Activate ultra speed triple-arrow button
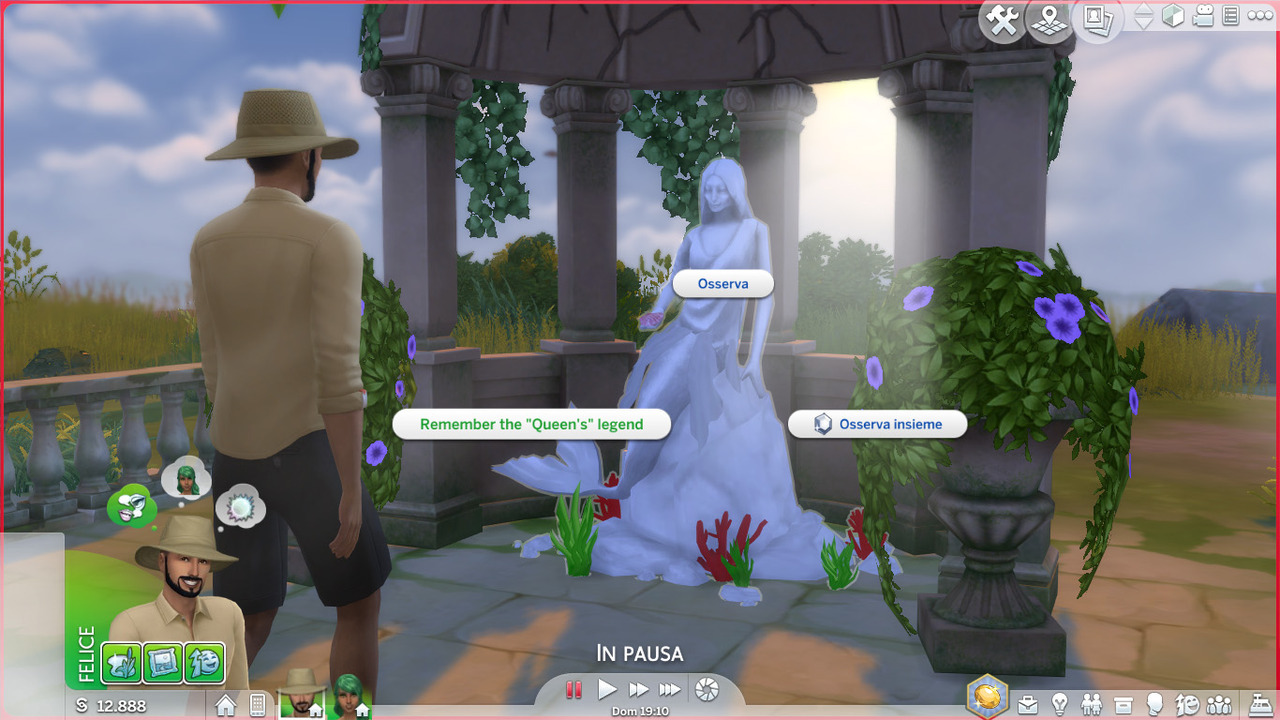Screen dimensions: 1280x720 point(670,689)
